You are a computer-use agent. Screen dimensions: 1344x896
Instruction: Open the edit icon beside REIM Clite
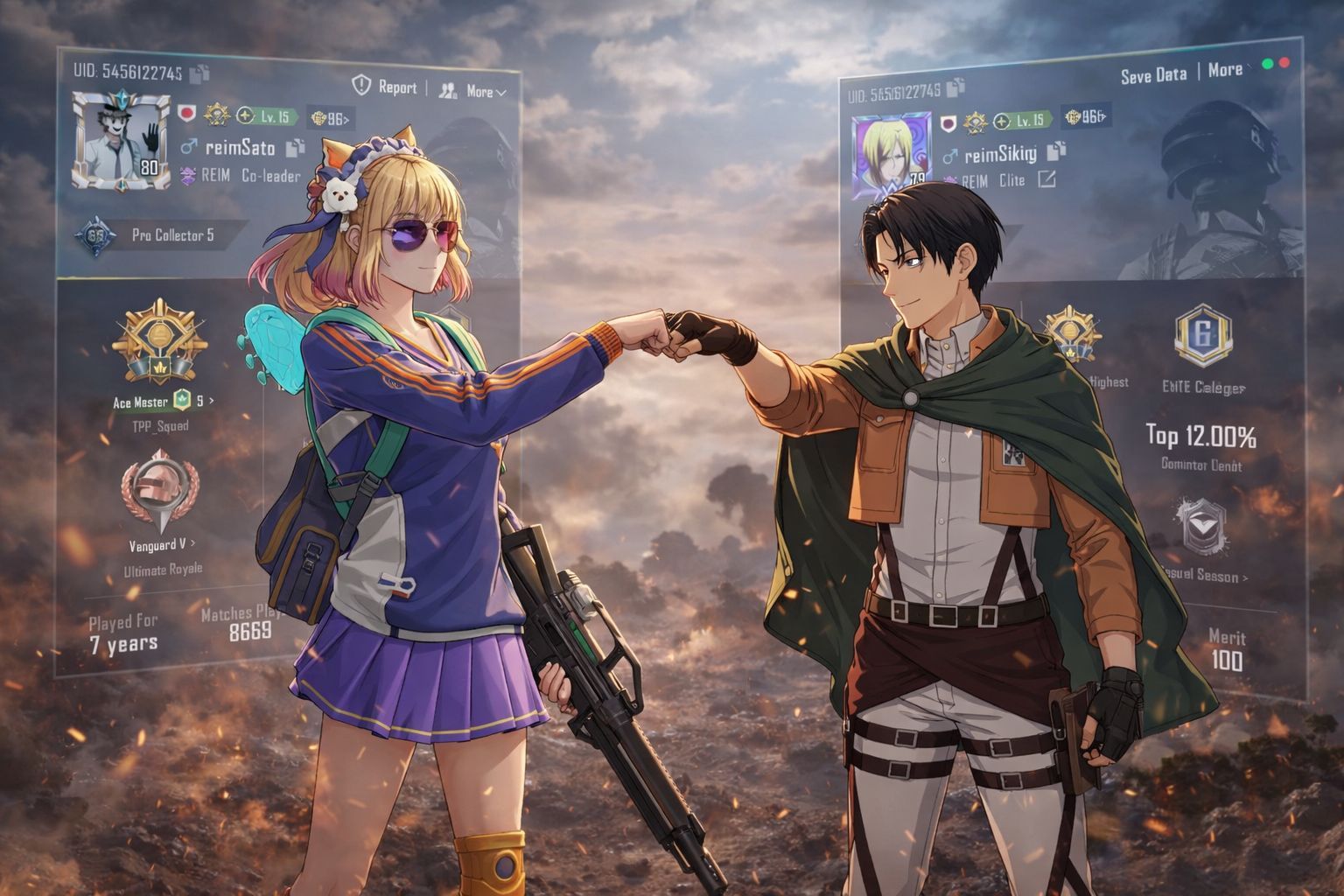(x=1046, y=179)
